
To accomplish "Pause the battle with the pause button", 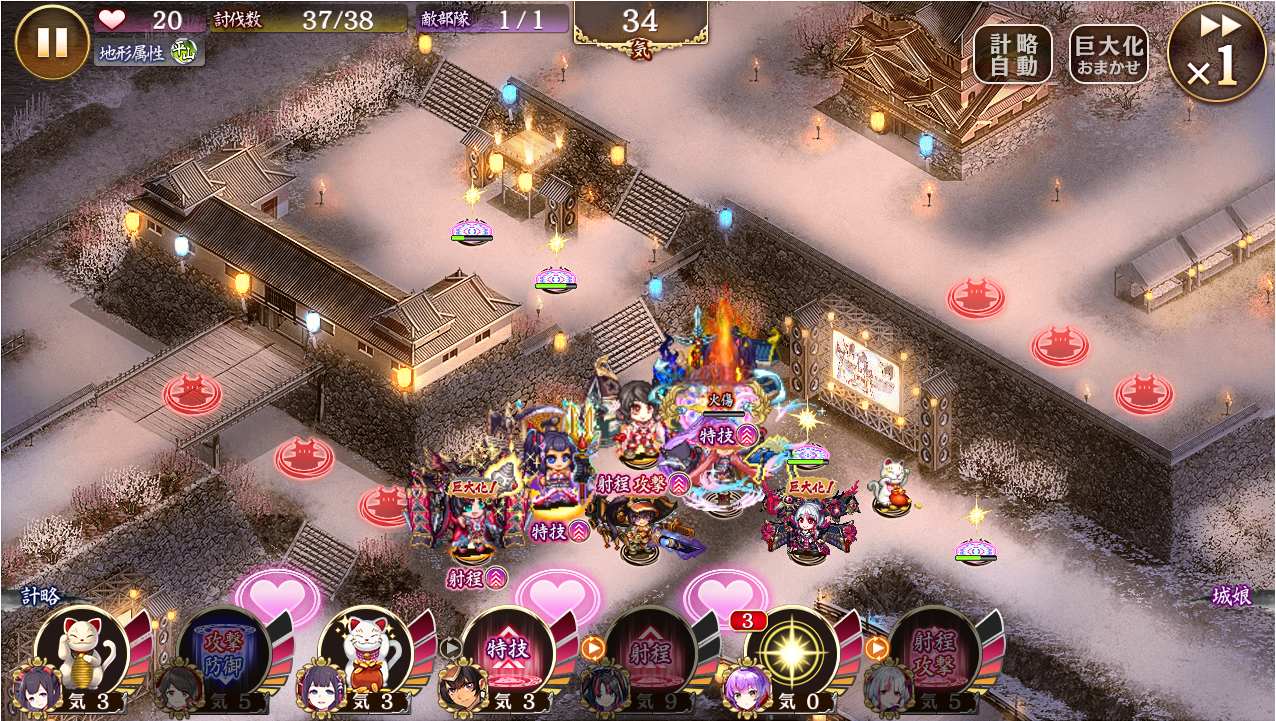I will click(52, 43).
